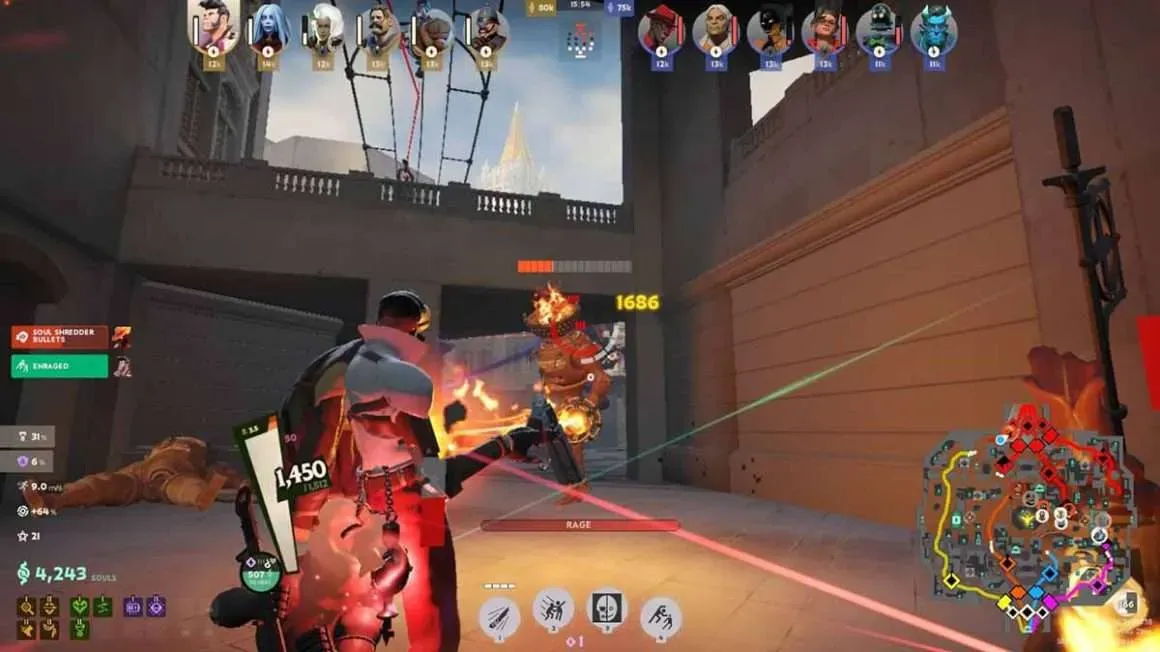Select the blue-haired ally portrait
Viewport: 1160px width, 652px height.
tap(268, 30)
